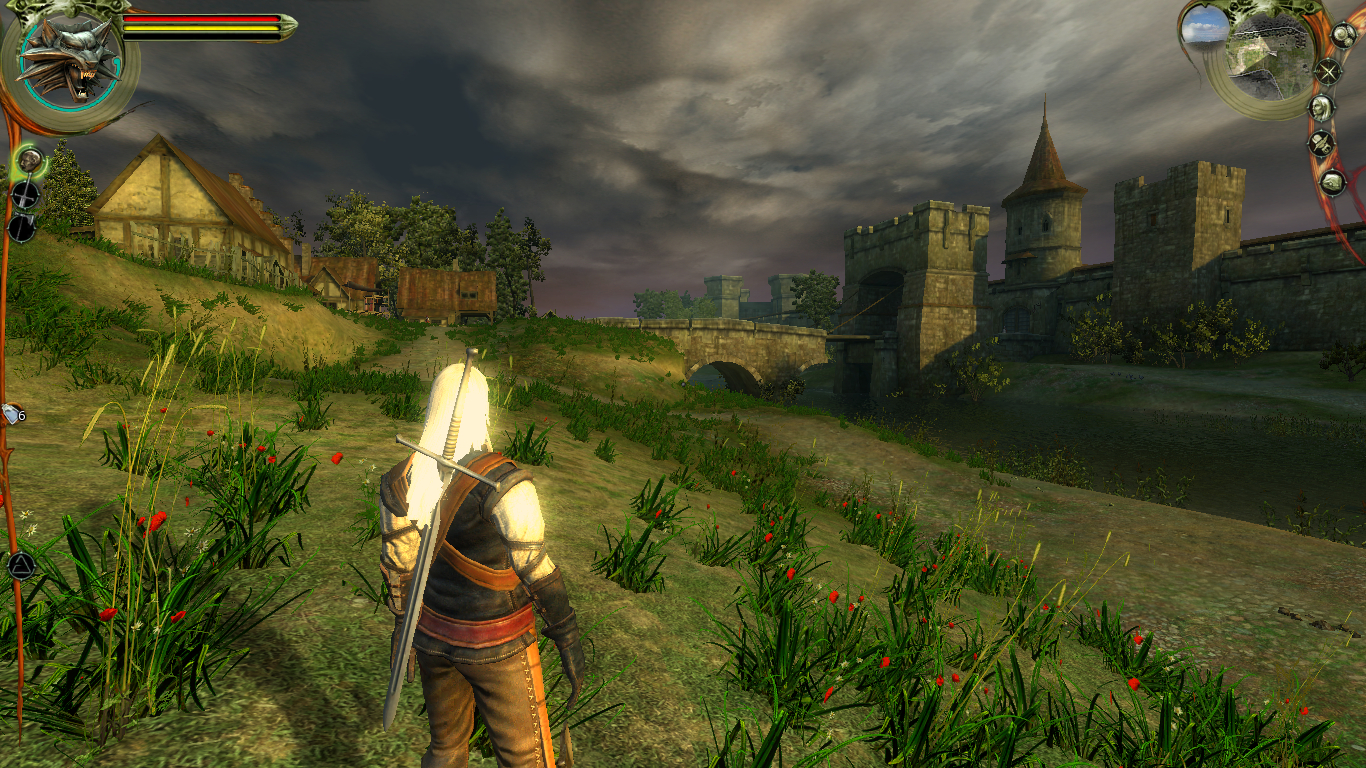
Task: Select the highlighted fist fighting icon
Action: (29, 160)
